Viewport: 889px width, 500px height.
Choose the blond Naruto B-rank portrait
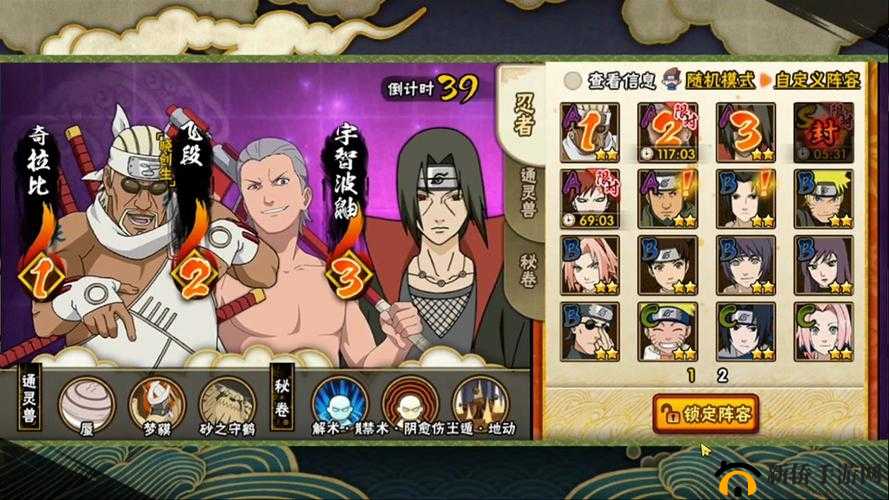(x=824, y=198)
